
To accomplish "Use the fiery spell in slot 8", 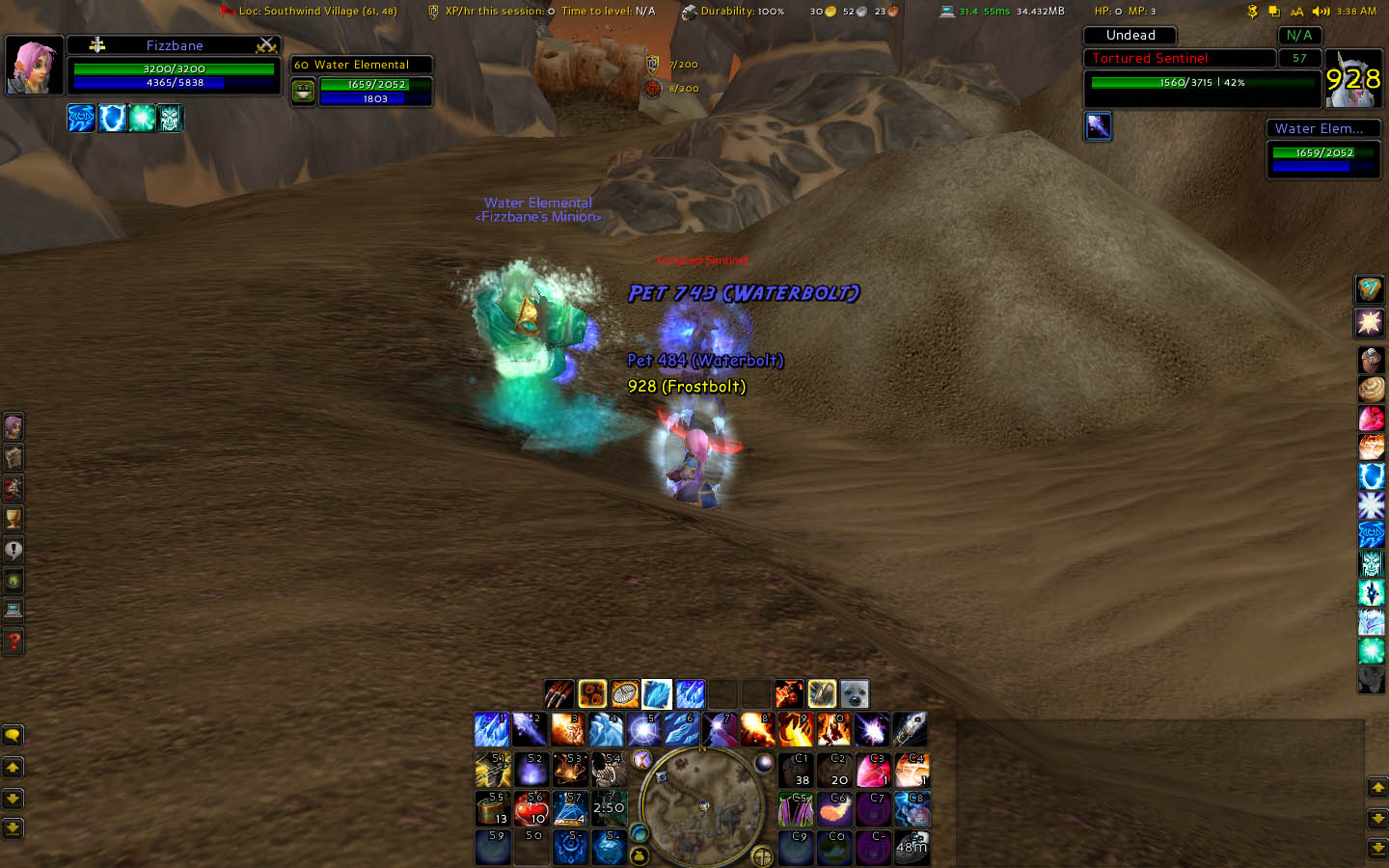I will point(758,730).
